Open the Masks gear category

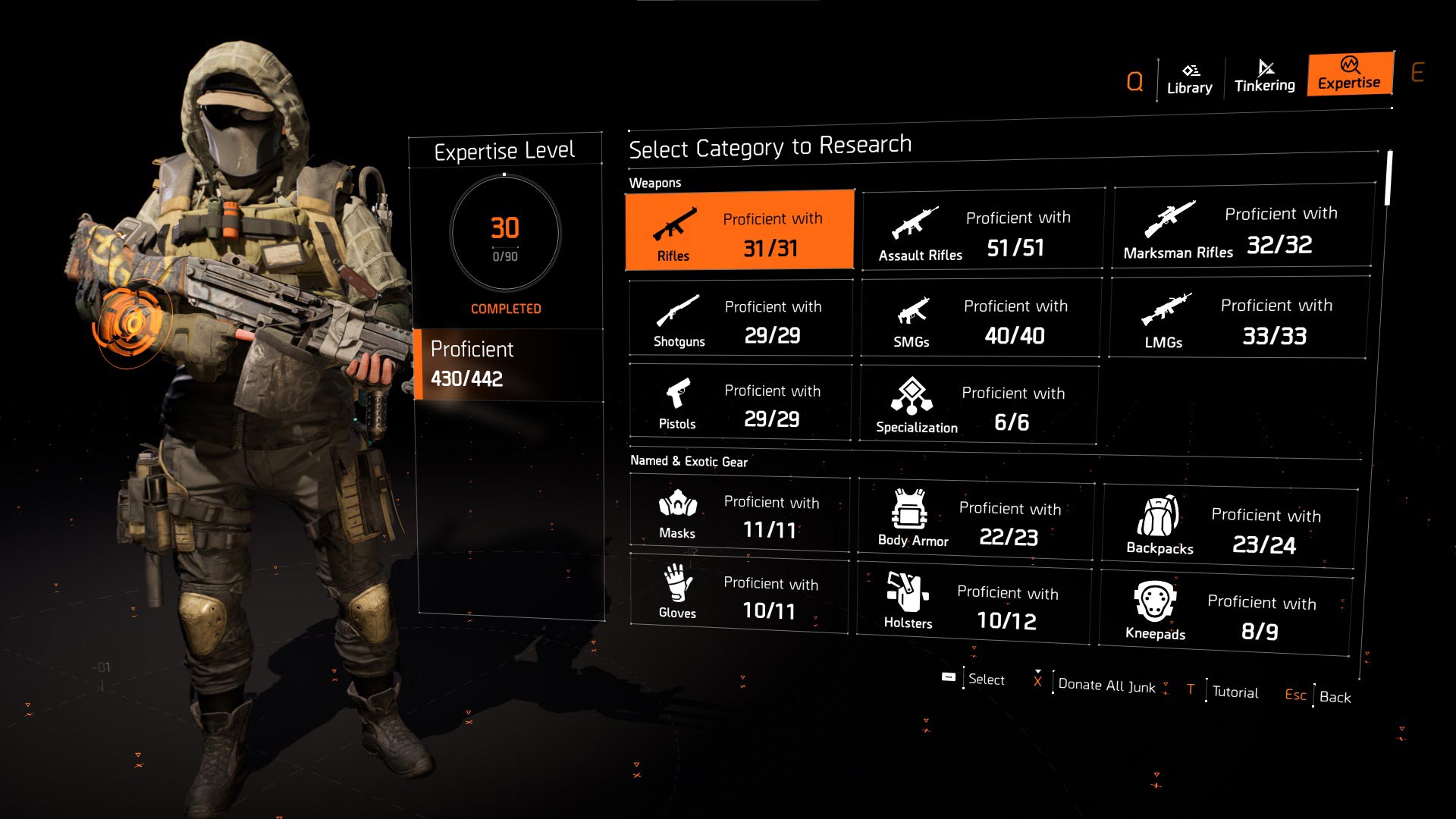click(x=739, y=515)
